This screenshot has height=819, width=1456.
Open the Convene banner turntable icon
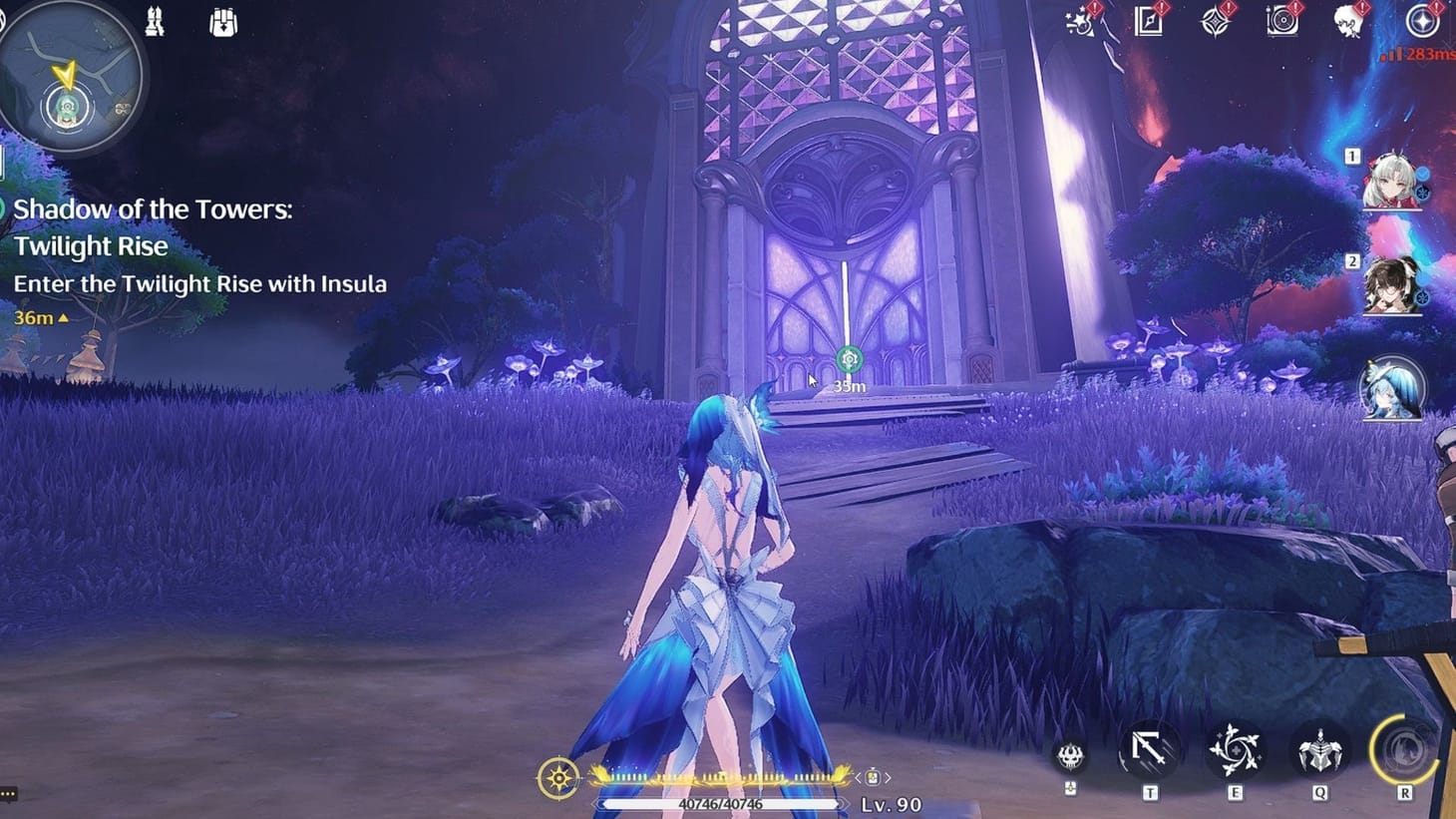[x=1284, y=22]
